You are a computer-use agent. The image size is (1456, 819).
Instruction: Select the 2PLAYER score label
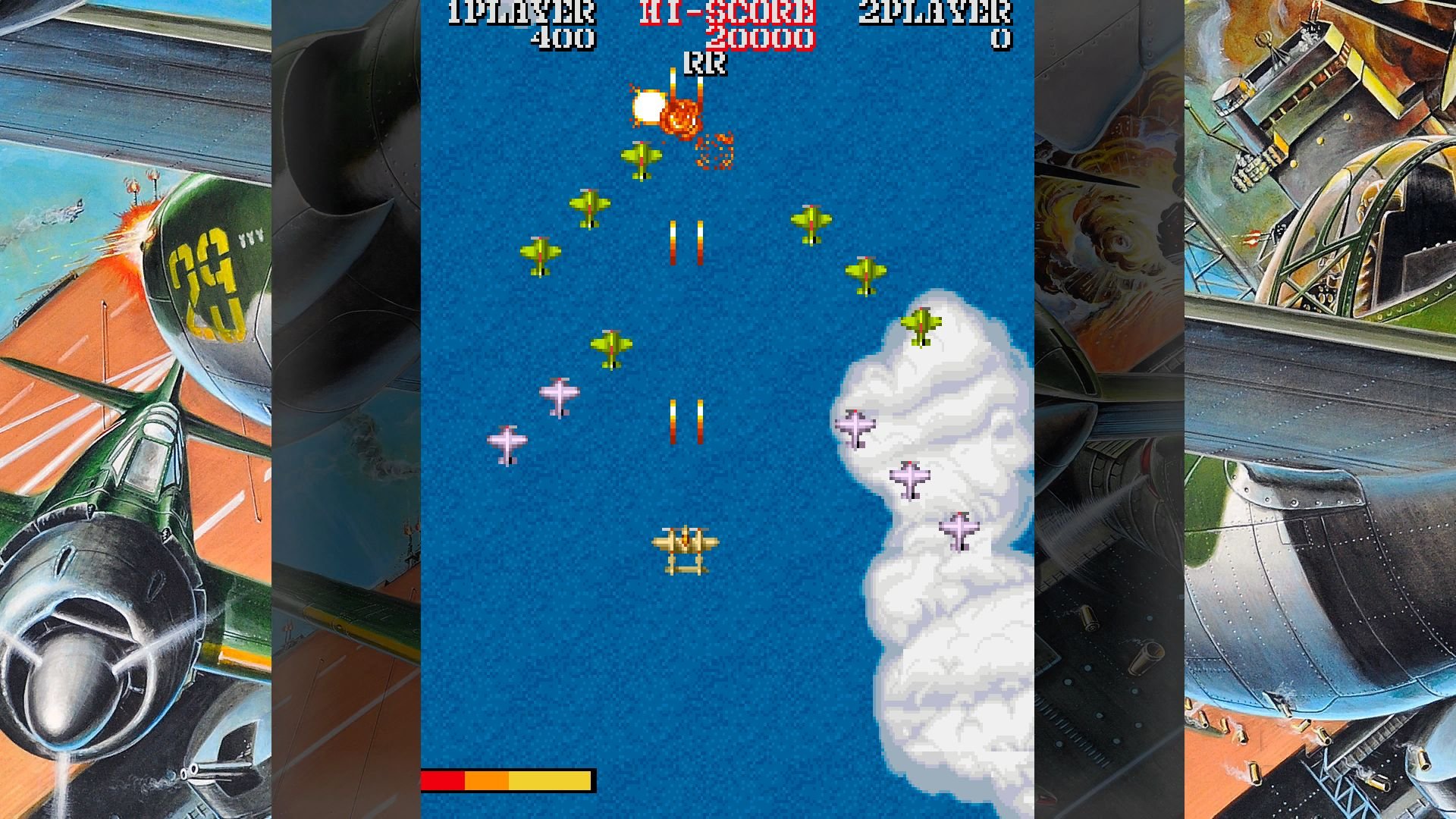(937, 12)
